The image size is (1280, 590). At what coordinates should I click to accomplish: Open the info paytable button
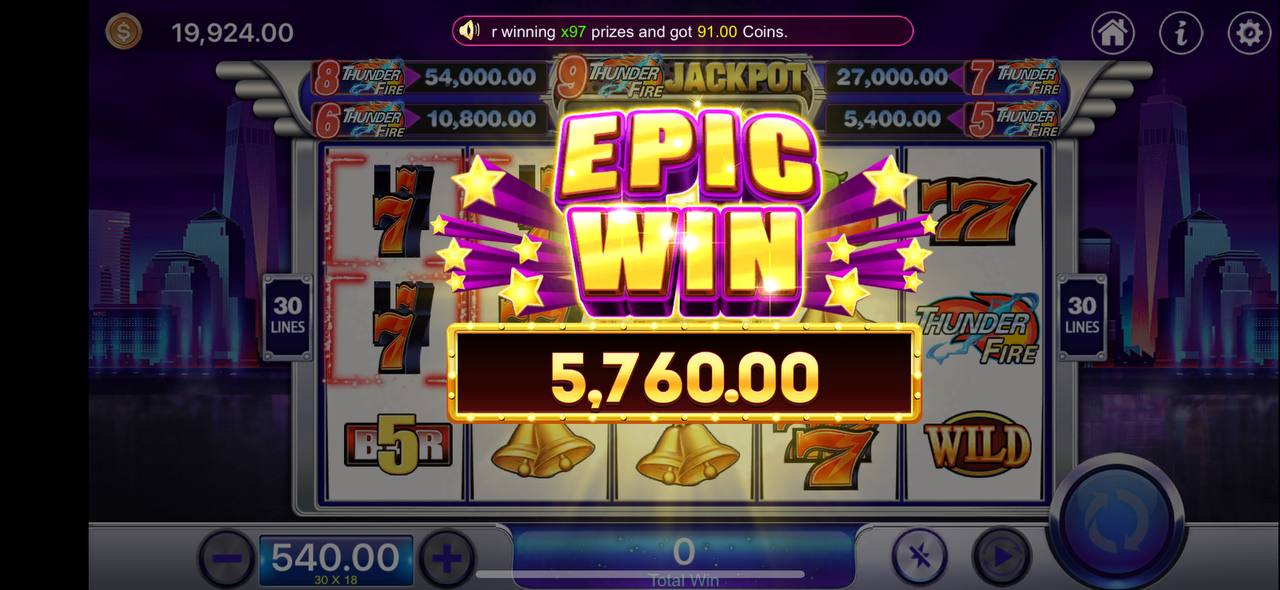(x=1180, y=33)
